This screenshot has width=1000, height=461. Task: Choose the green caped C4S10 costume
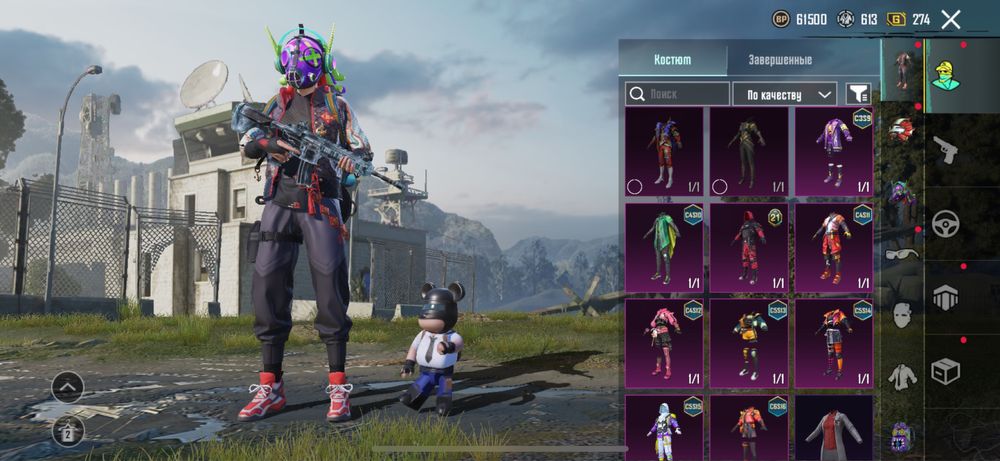[664, 247]
